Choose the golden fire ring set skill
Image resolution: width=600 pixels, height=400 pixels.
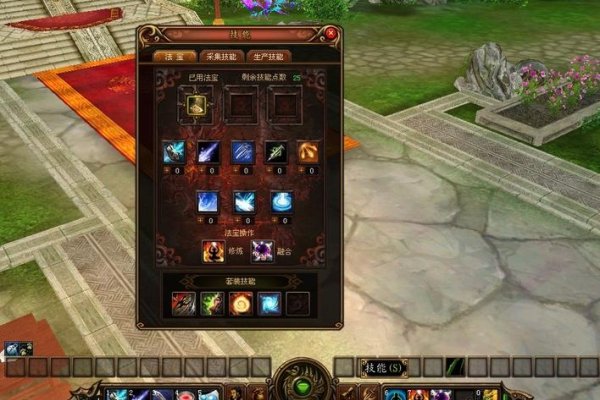pos(241,303)
